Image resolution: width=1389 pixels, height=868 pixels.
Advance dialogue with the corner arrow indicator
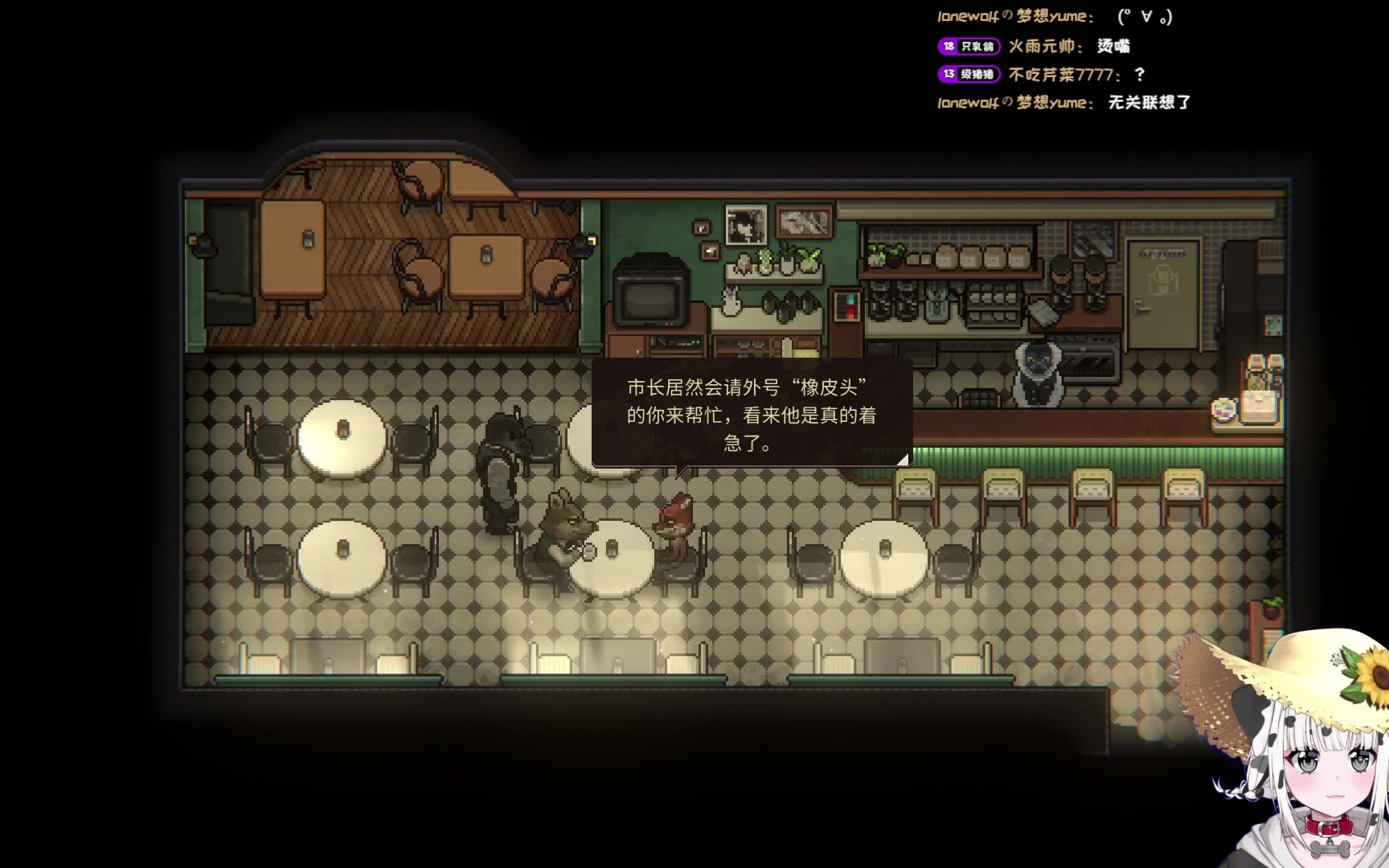[903, 459]
